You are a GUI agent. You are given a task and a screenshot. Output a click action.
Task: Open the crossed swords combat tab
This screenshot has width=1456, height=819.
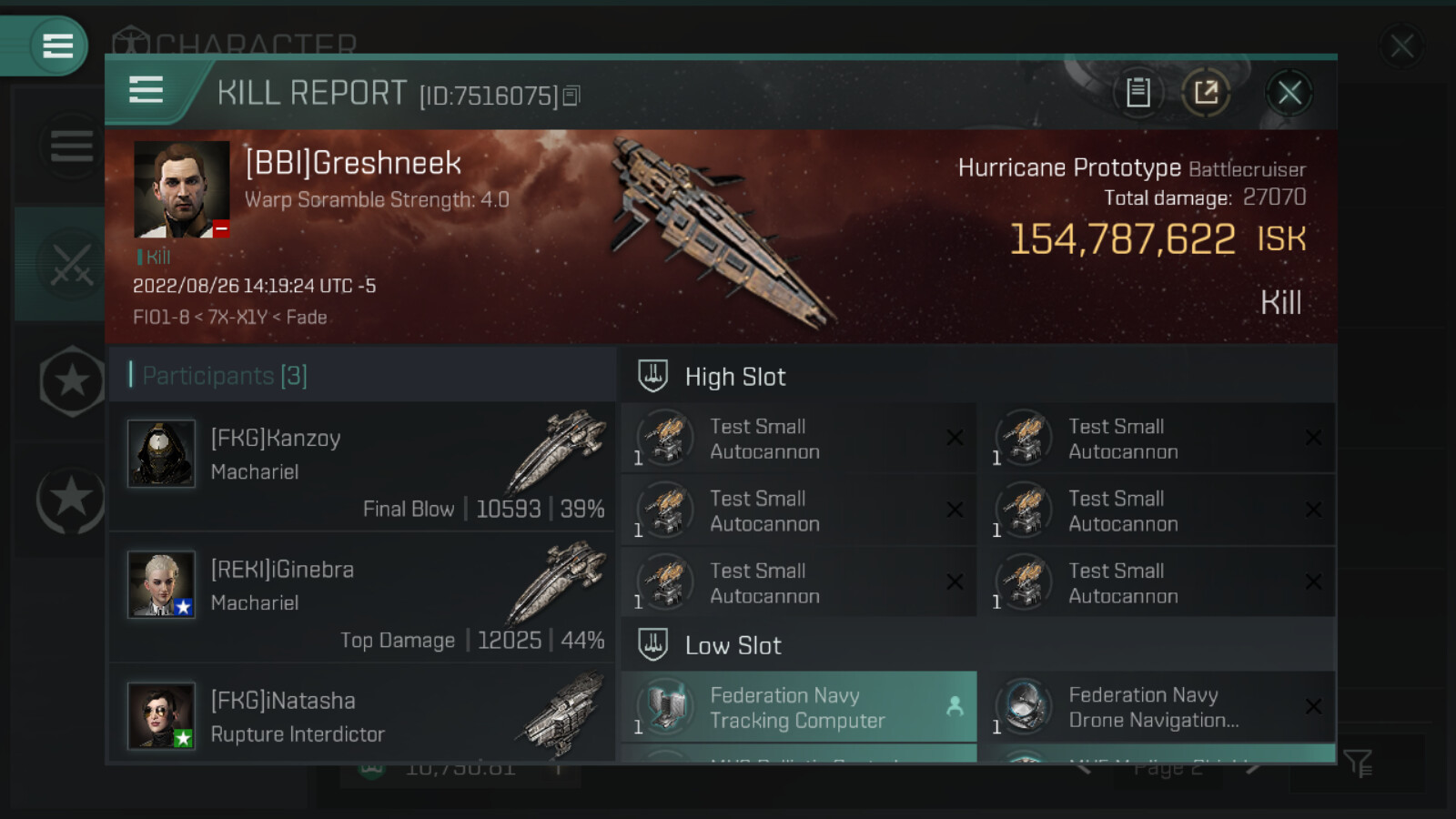[71, 264]
